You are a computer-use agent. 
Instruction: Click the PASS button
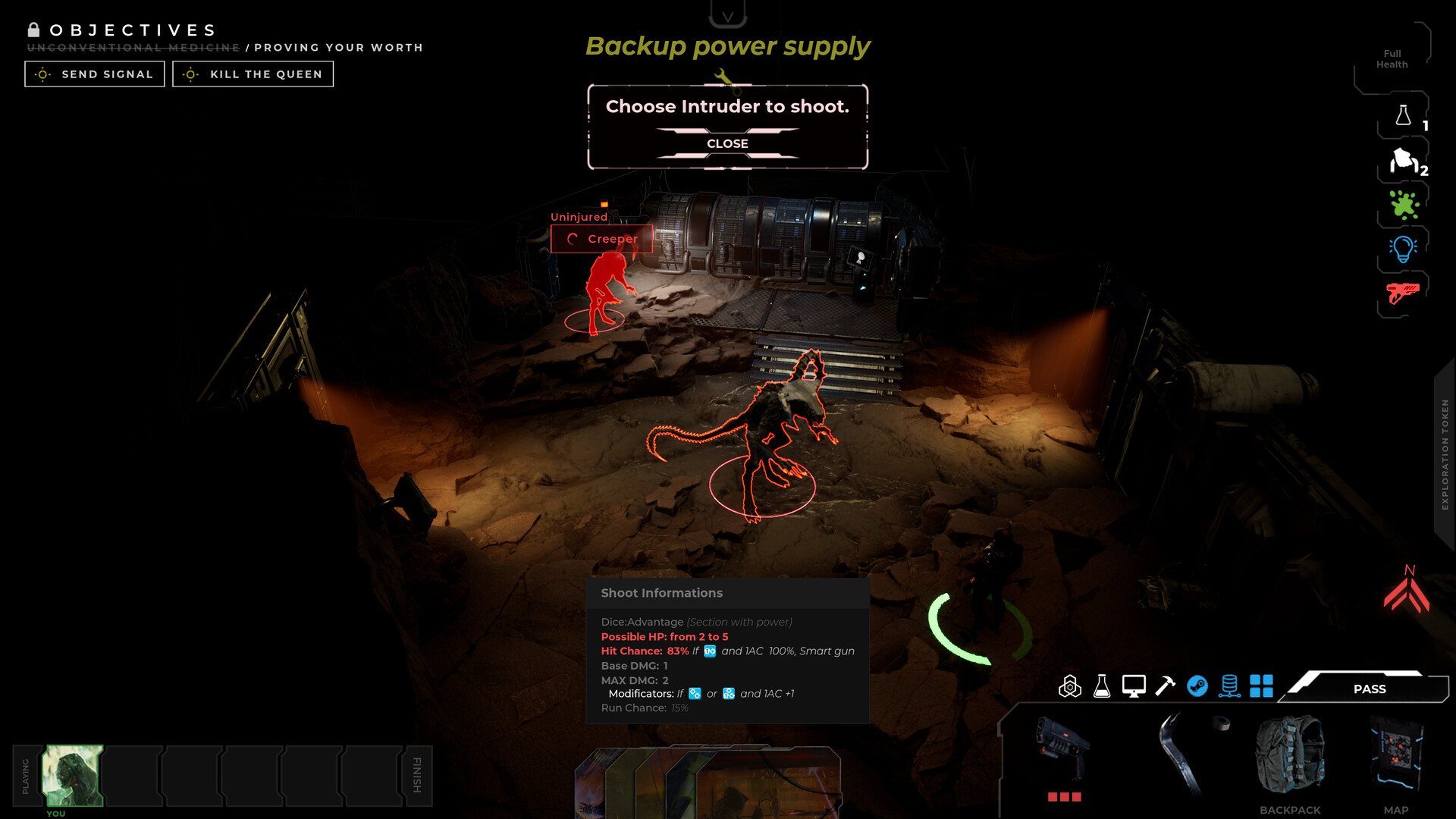point(1369,689)
